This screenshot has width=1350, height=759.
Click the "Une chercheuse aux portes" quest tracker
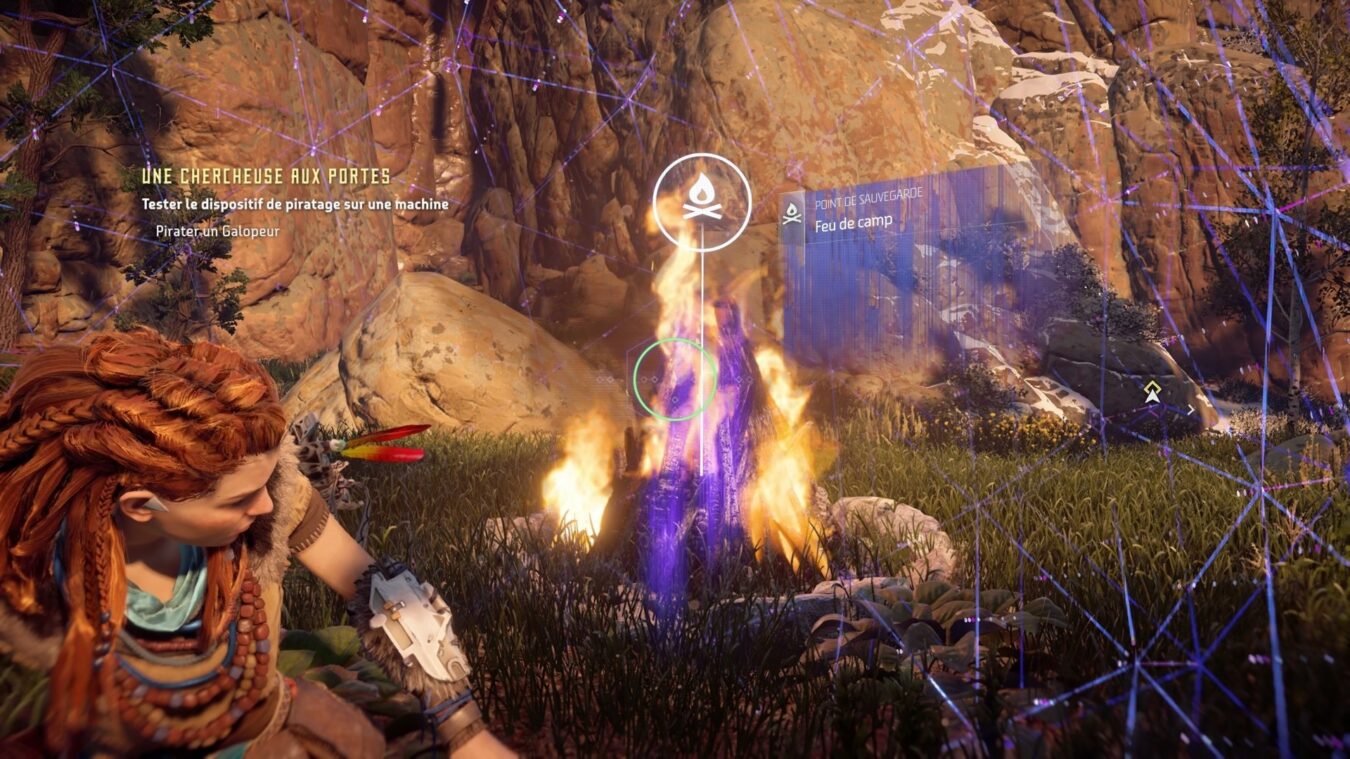pos(266,177)
